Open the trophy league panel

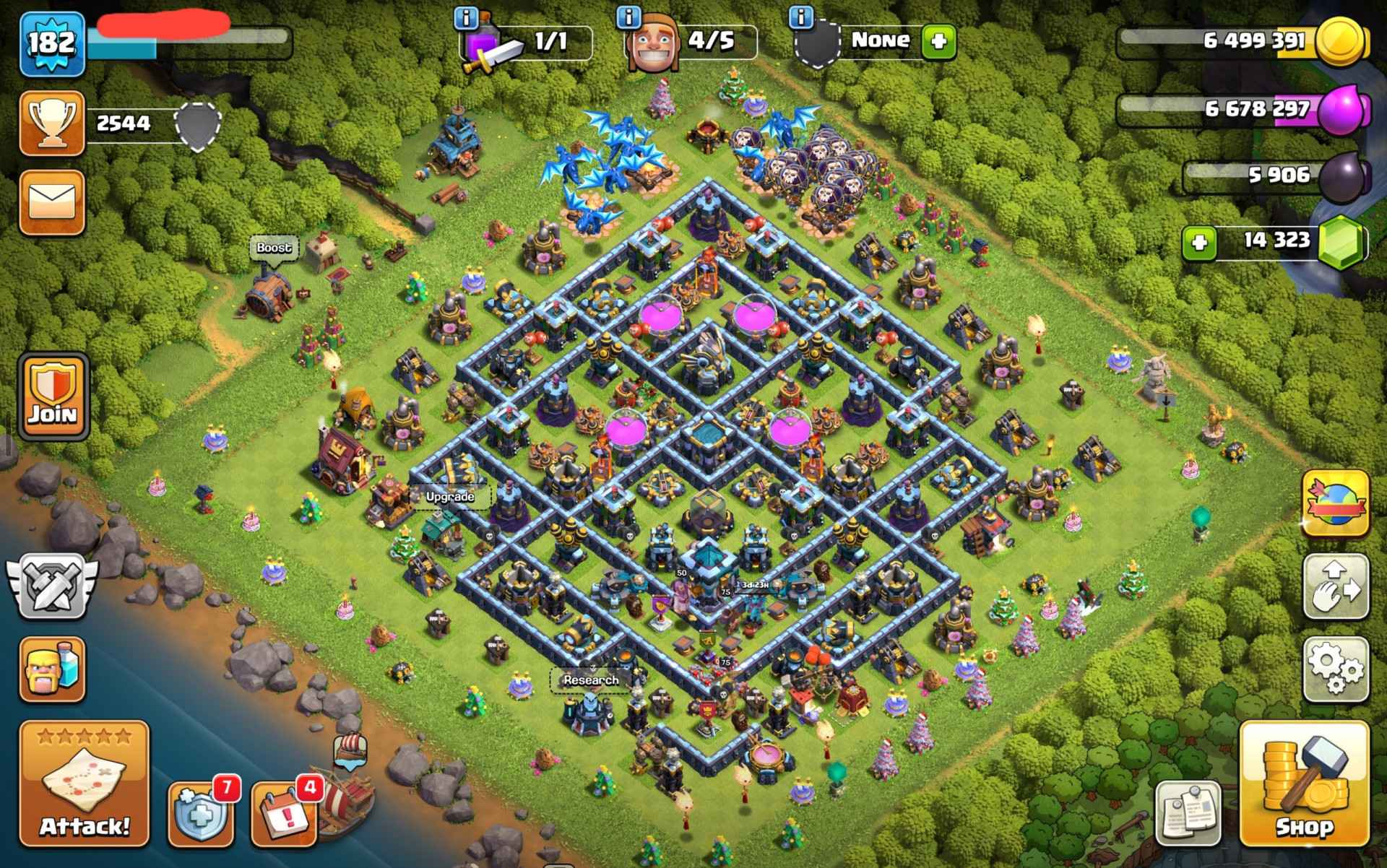52,123
